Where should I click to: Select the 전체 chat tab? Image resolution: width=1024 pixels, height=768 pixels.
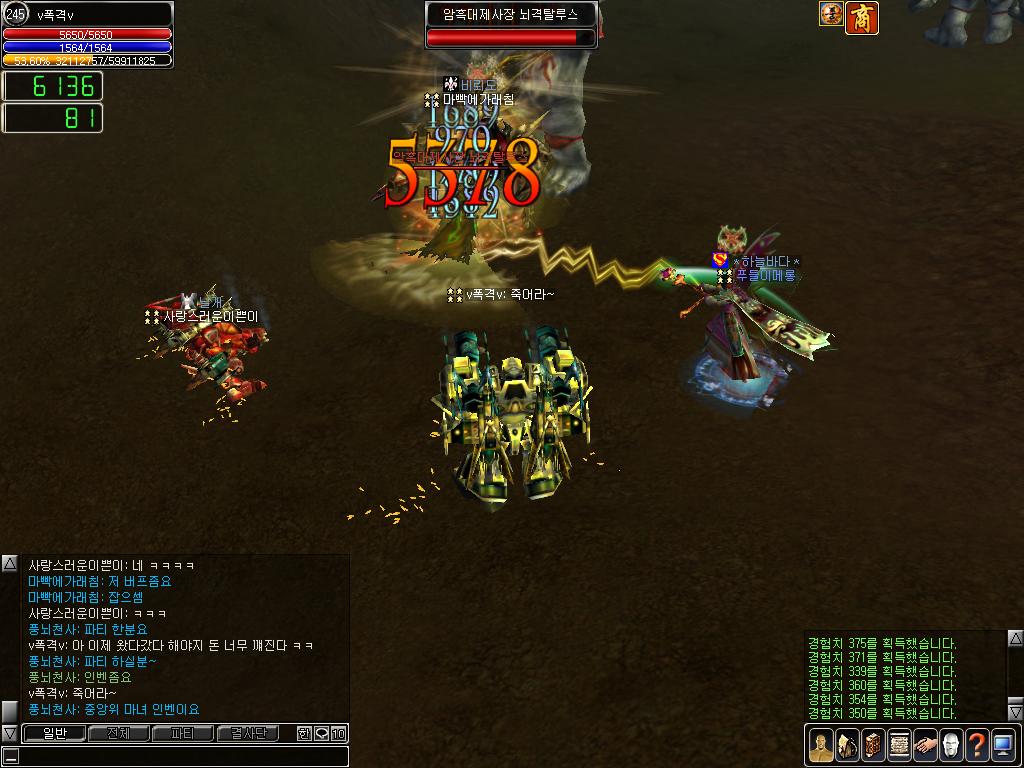[118, 733]
